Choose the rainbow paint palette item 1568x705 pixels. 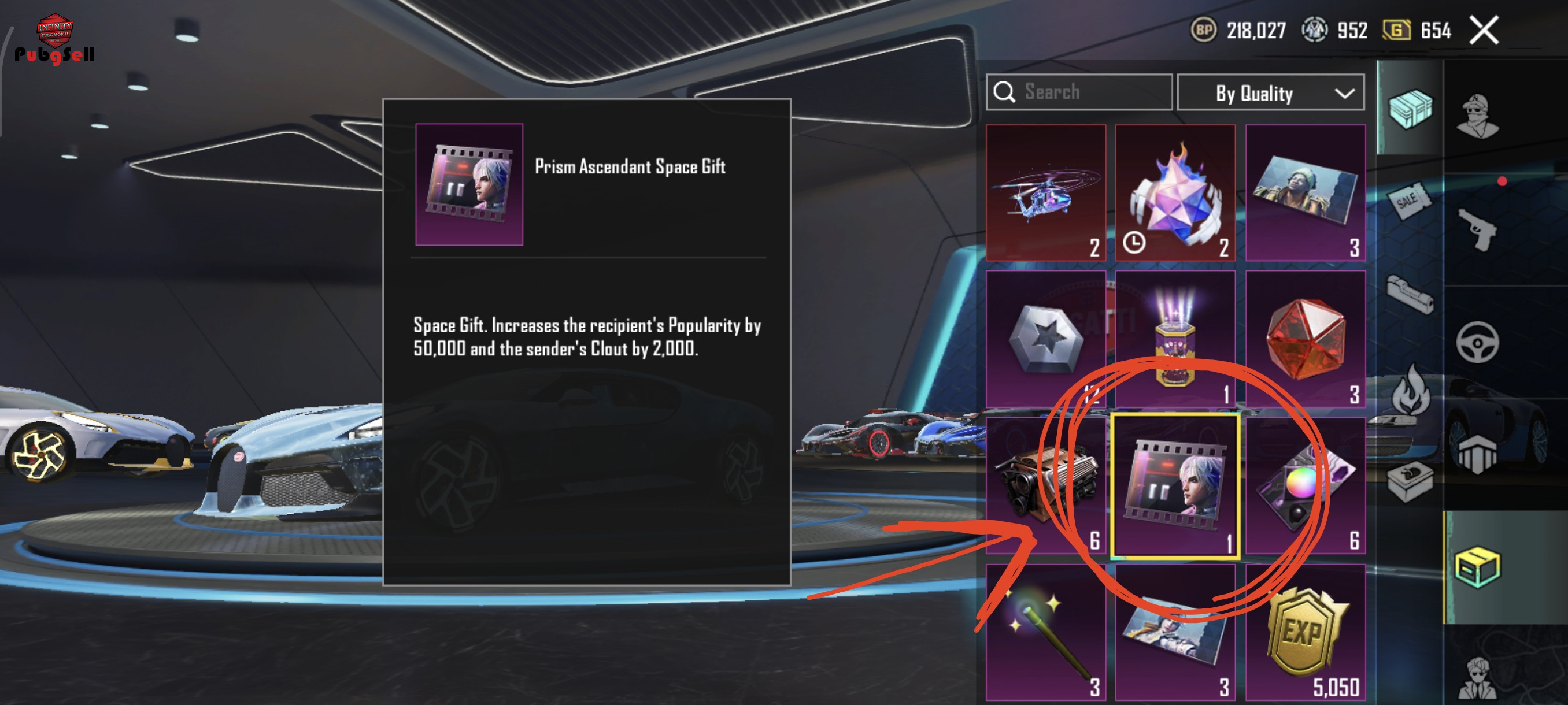point(1305,485)
